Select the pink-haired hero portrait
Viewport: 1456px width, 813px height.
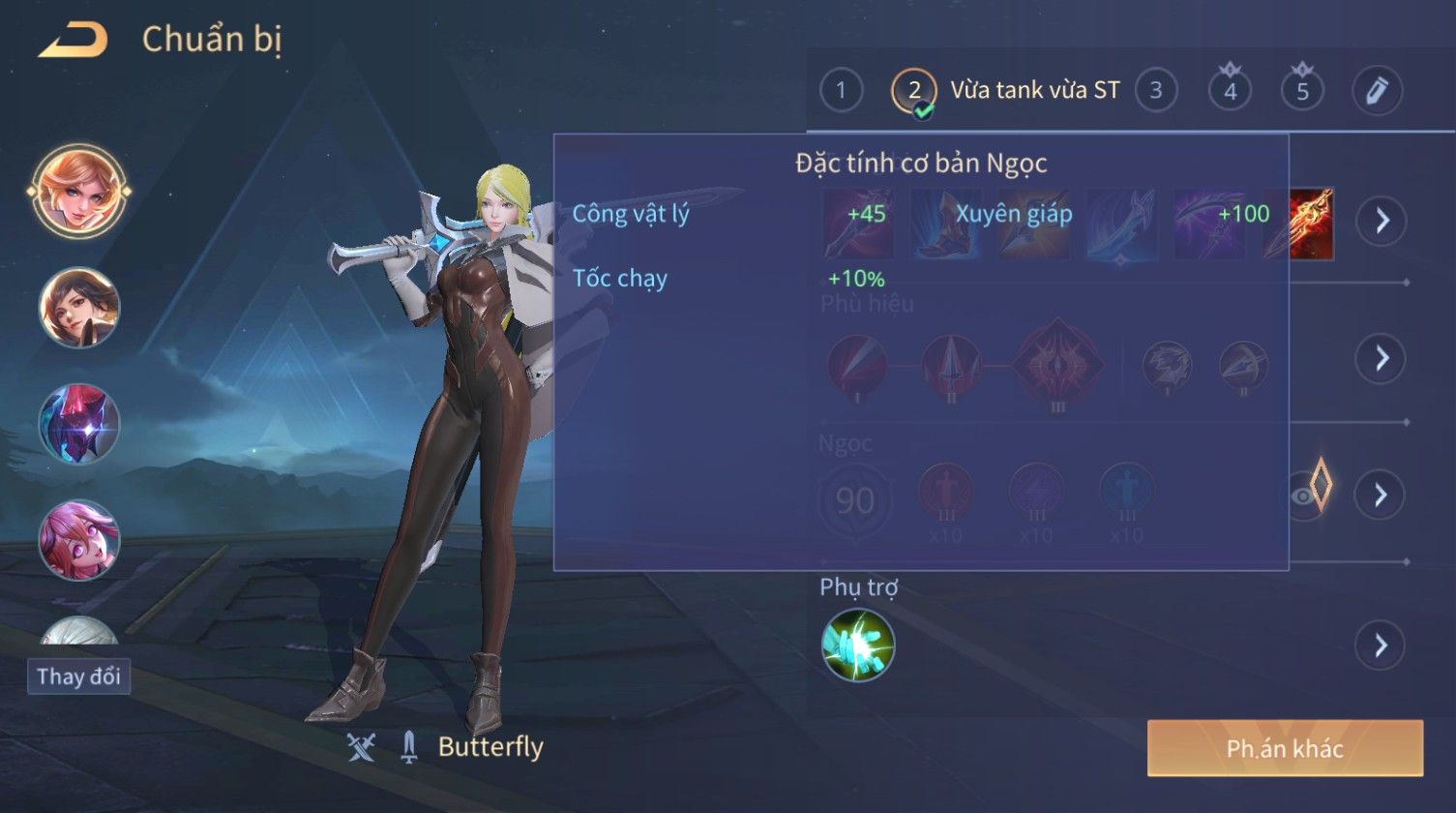[79, 538]
